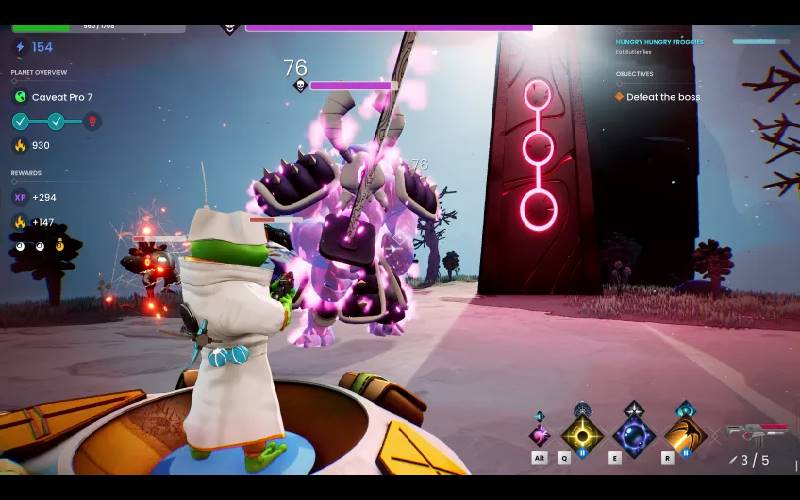Activate the orange claw slash ability

pos(685,435)
